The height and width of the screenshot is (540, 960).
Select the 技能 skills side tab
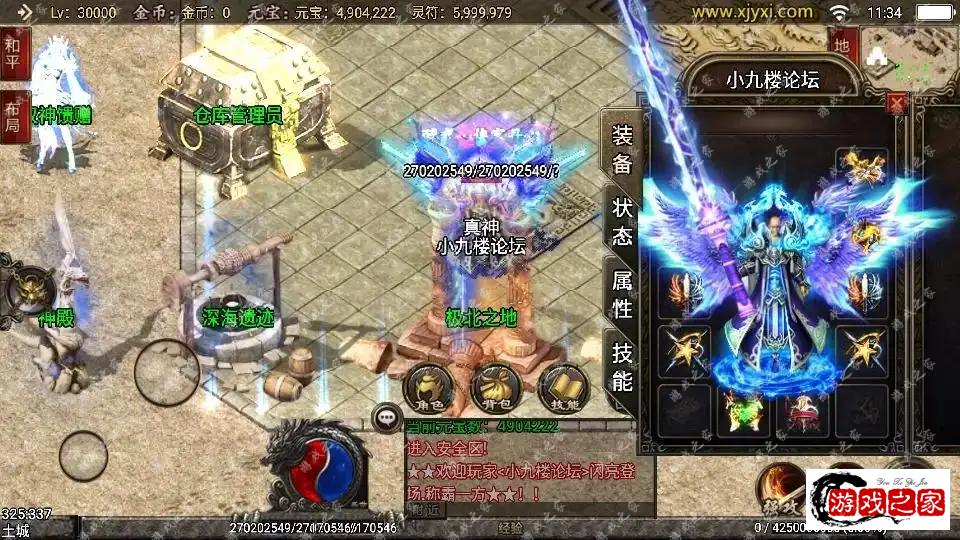(x=622, y=367)
